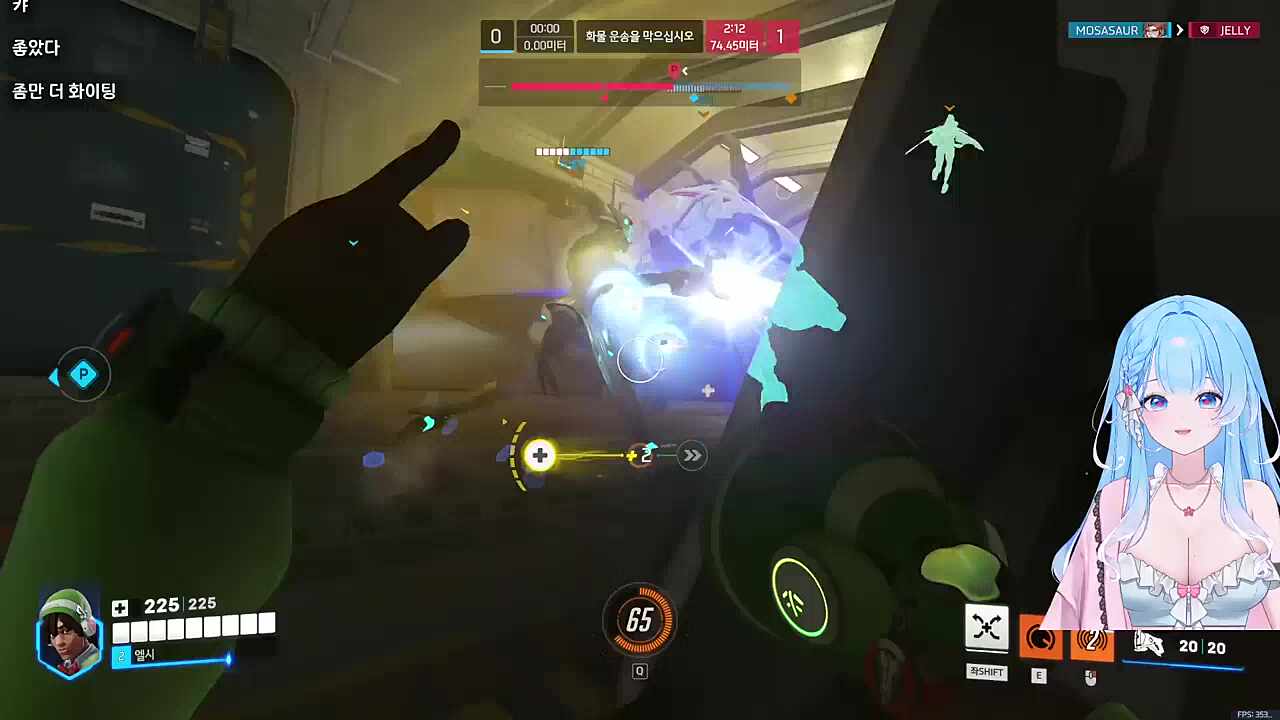1280x720 pixels.
Task: Select the payload marker on progress track
Action: pyautogui.click(x=674, y=70)
